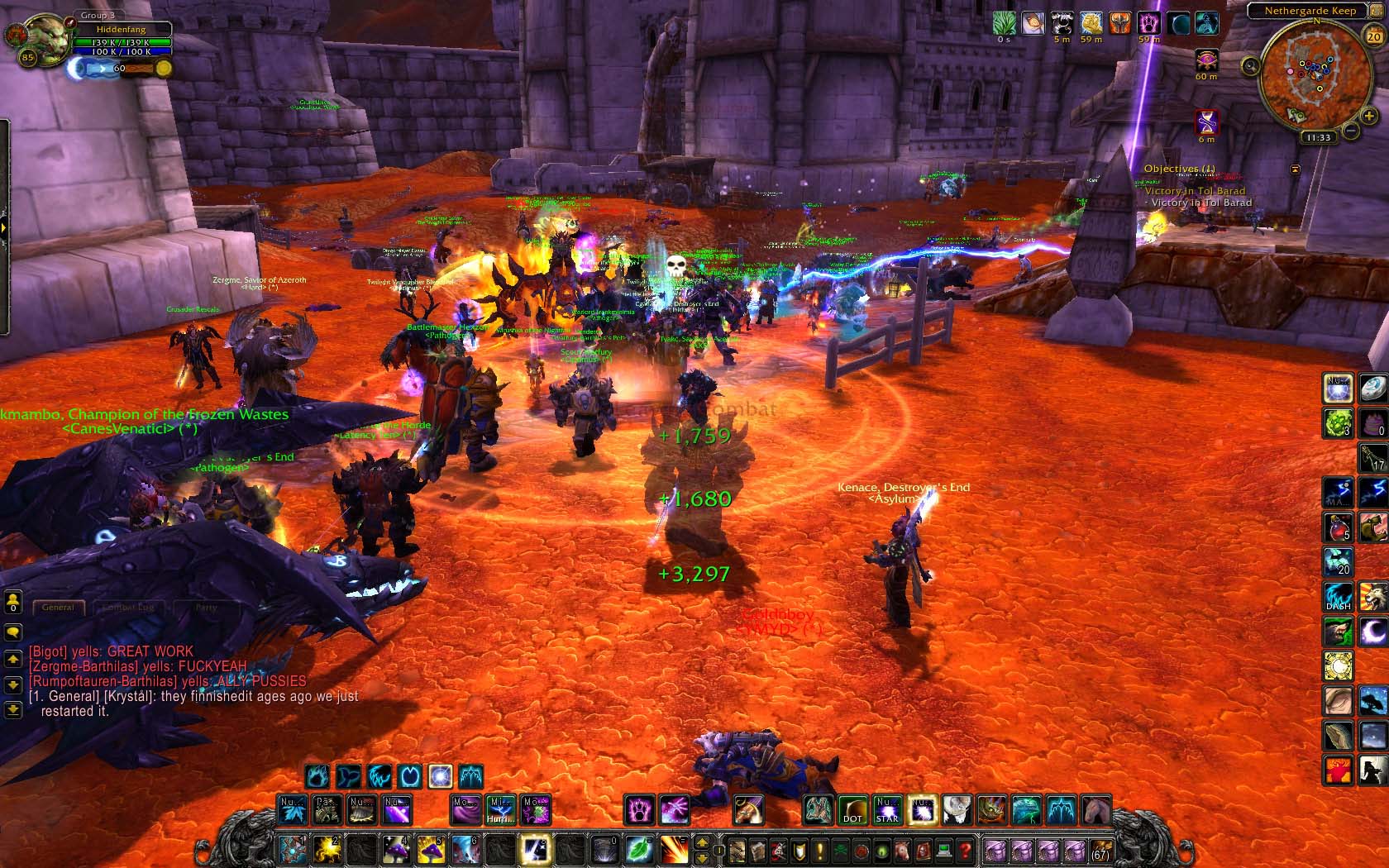This screenshot has height=868, width=1389.
Task: Zoom out the minimap with the minus button
Action: pyautogui.click(x=1350, y=130)
